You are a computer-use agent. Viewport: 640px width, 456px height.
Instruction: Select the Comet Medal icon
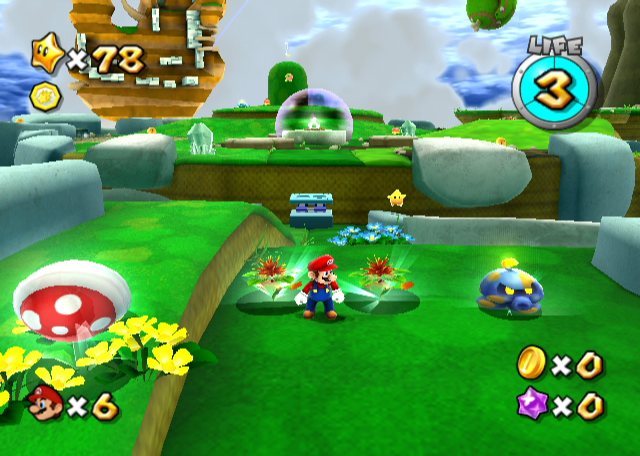45,96
